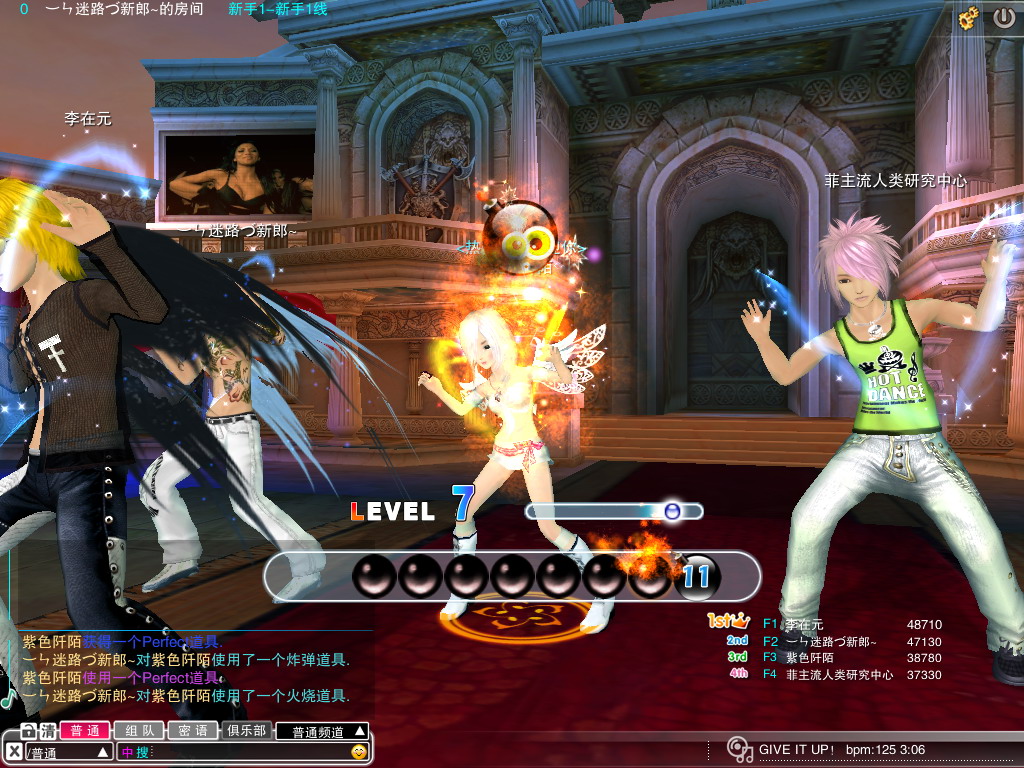
Task: Select 菲主流人类研究中心 in the ranking list
Action: (x=839, y=675)
